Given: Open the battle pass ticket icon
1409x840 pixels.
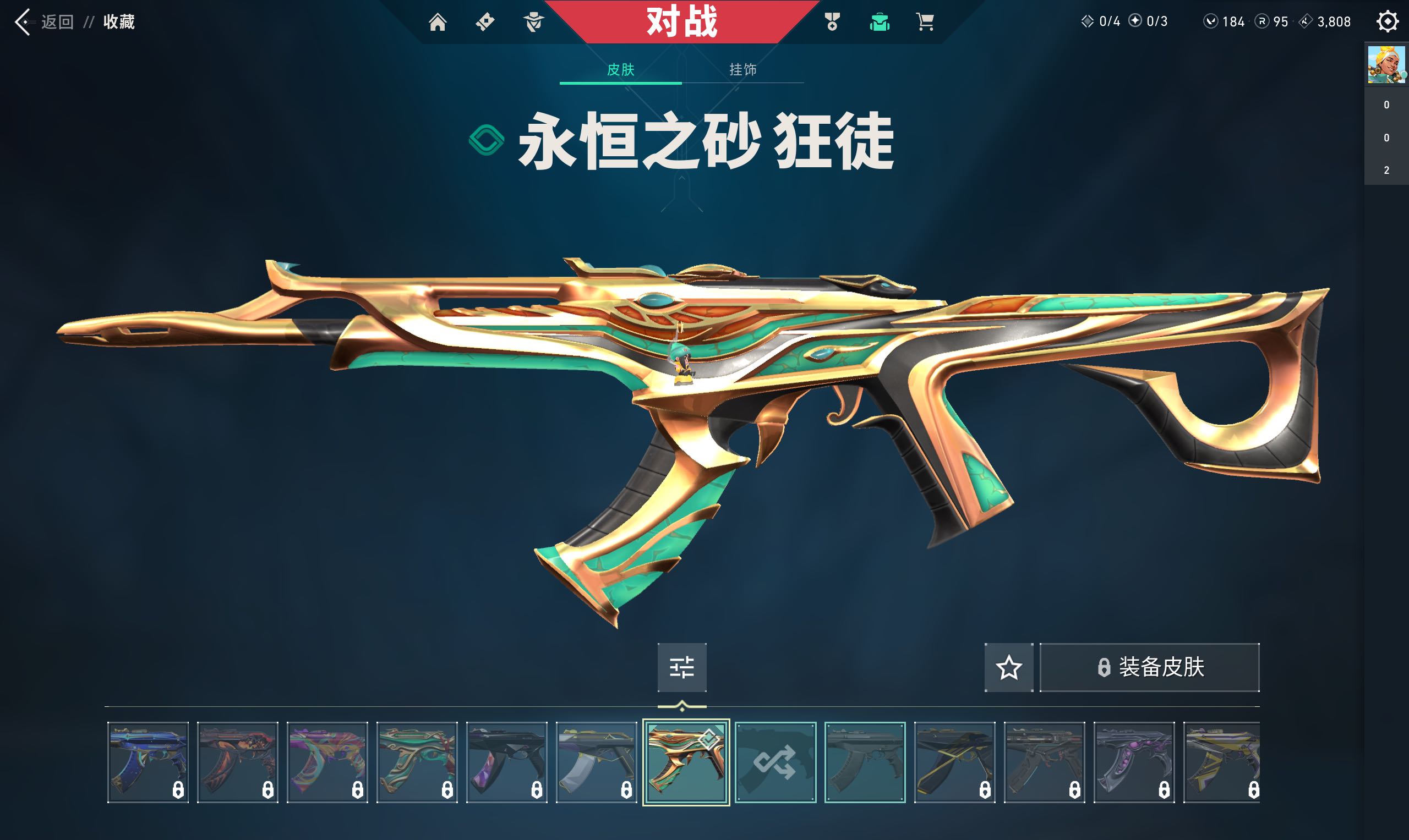Looking at the screenshot, I should [486, 23].
